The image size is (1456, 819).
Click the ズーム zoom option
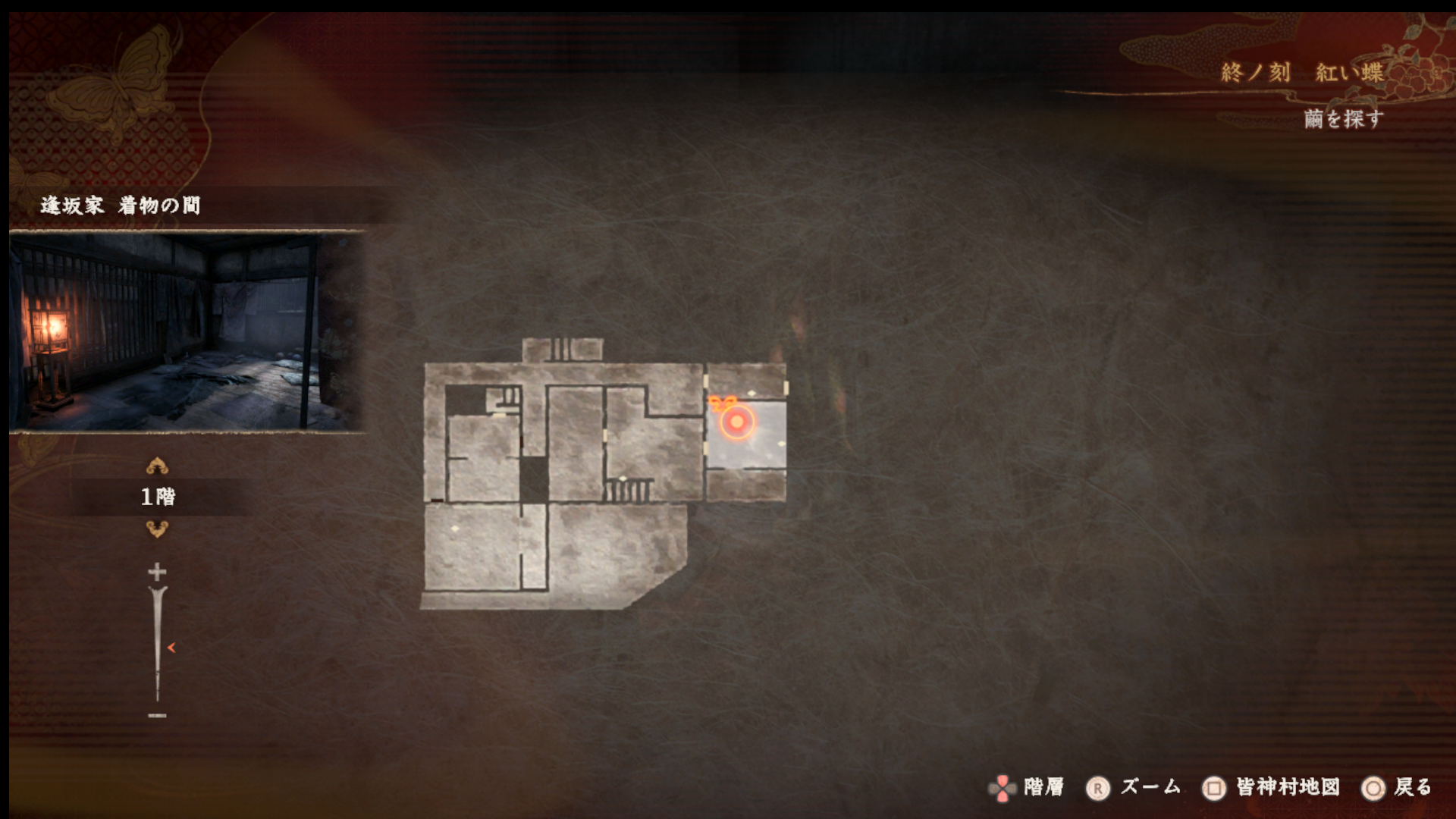[x=1134, y=788]
